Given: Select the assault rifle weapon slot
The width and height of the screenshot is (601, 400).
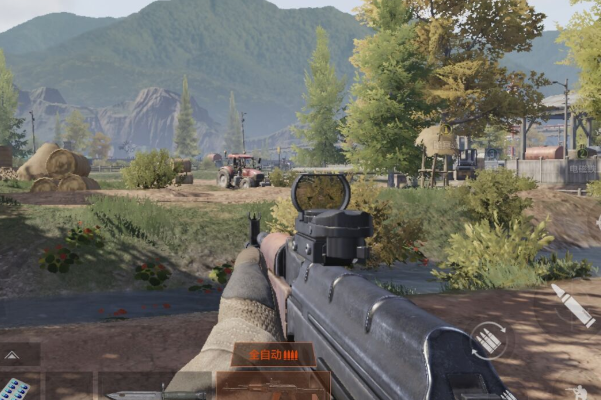Looking at the screenshot, I should (x=273, y=387).
